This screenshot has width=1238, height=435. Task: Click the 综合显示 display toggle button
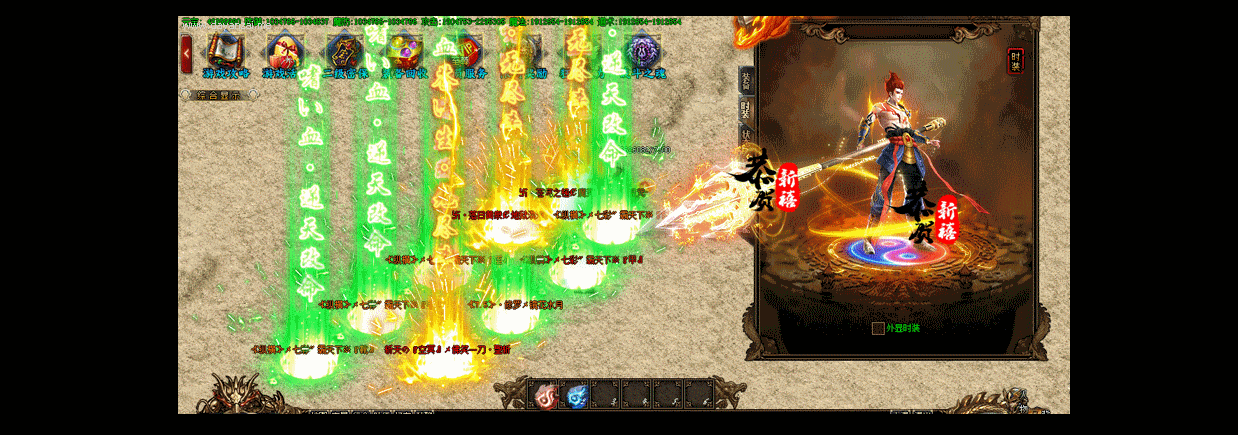[x=218, y=95]
